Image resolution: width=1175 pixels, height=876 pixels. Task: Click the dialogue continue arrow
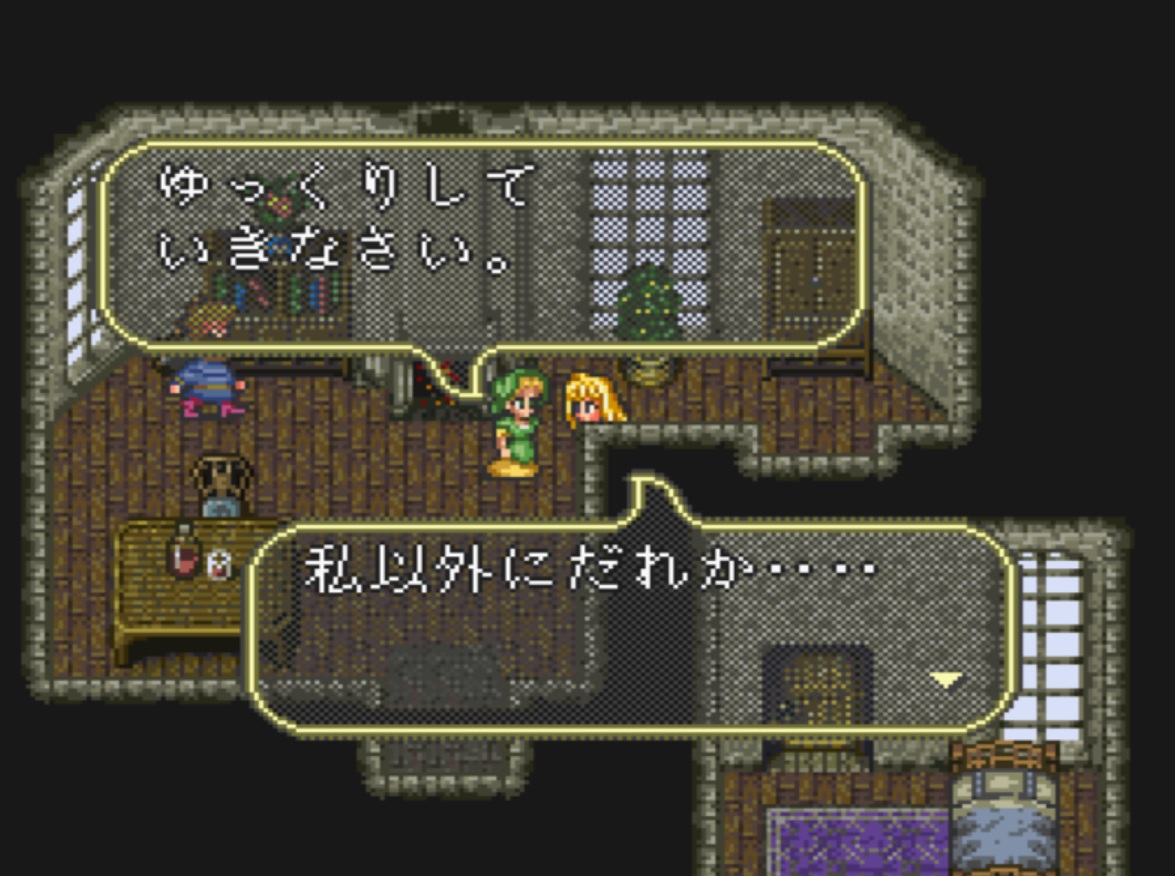point(945,681)
